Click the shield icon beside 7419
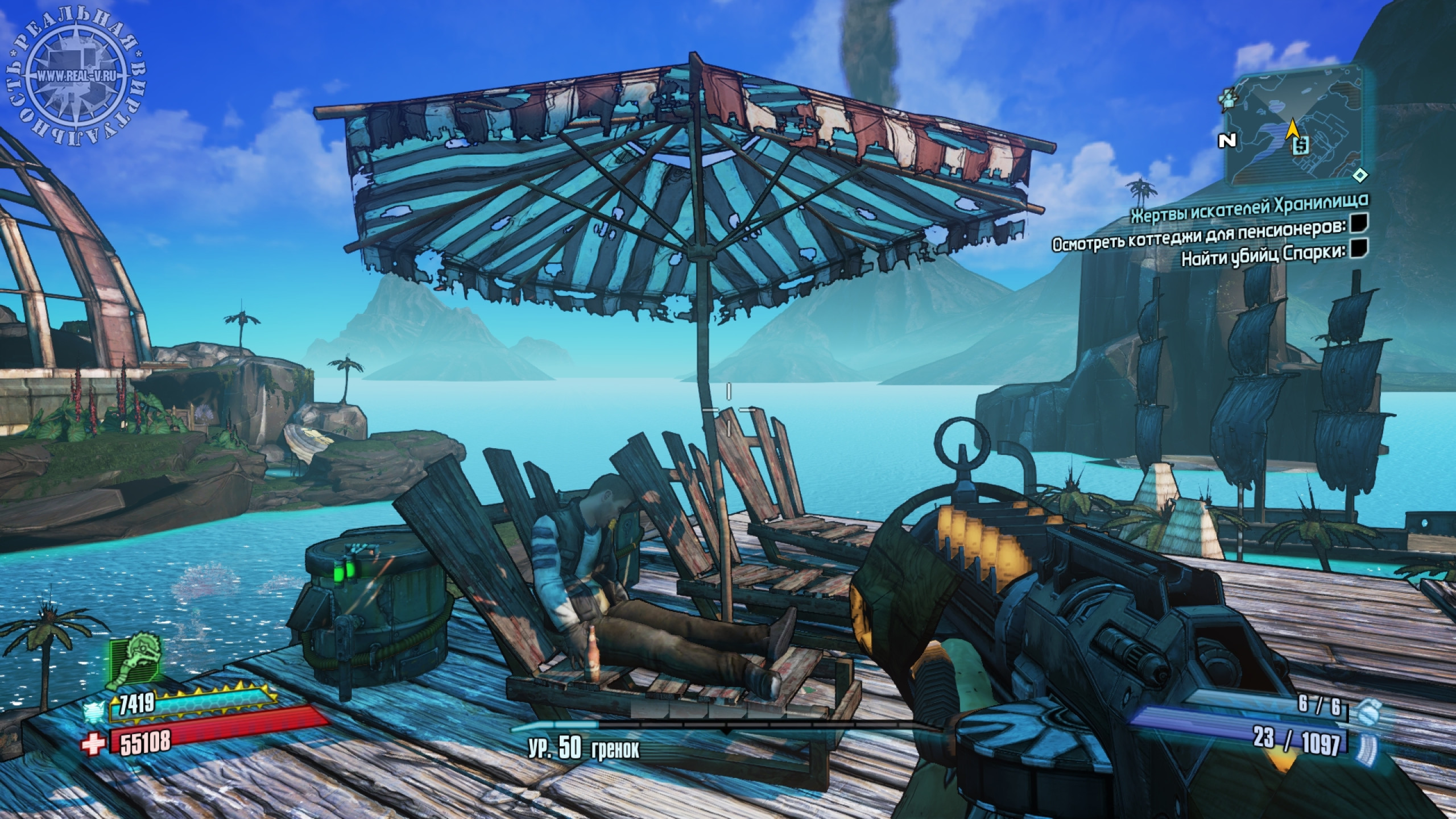1456x819 pixels. (x=93, y=711)
